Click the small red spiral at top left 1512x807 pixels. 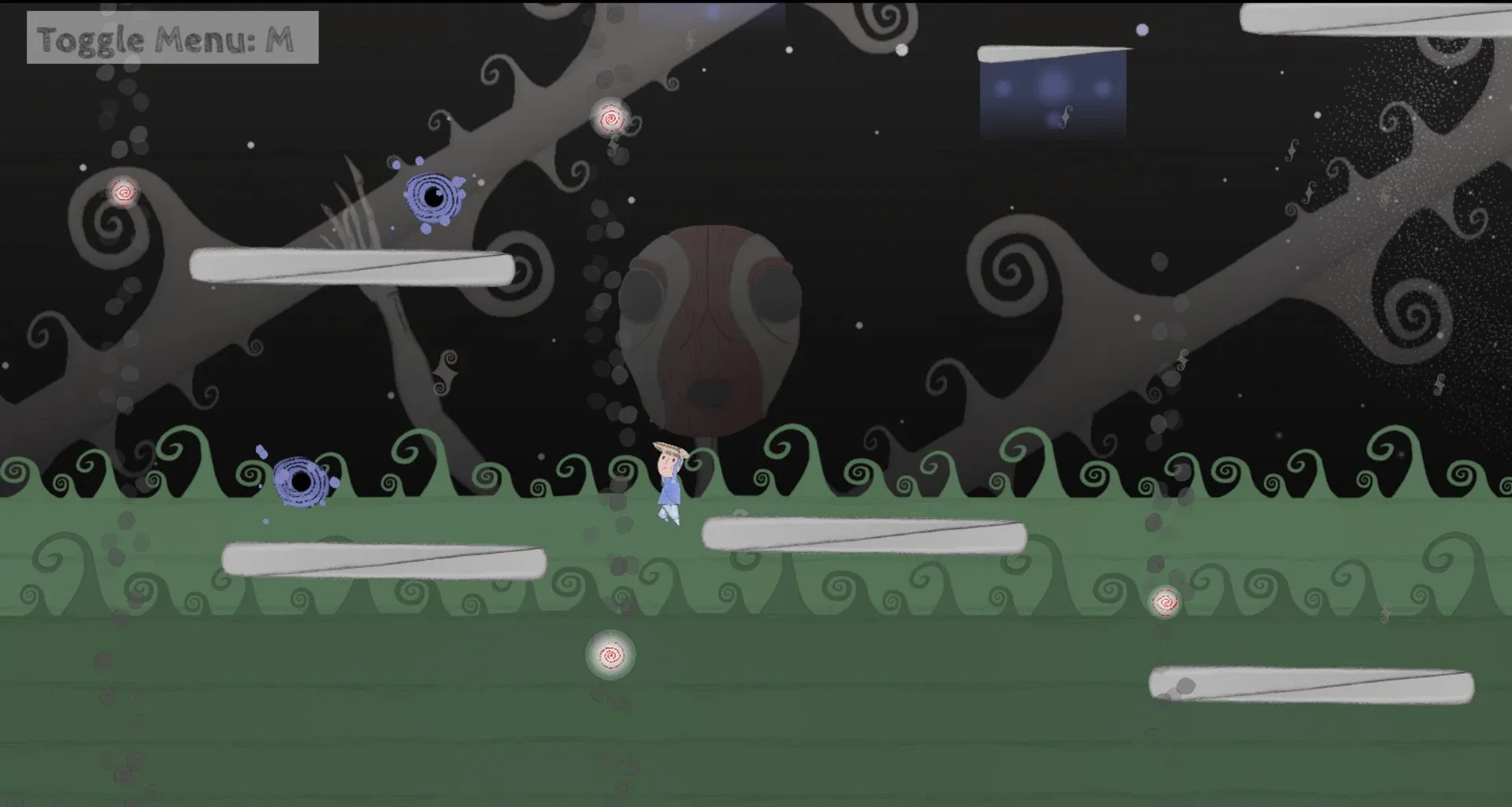(123, 191)
